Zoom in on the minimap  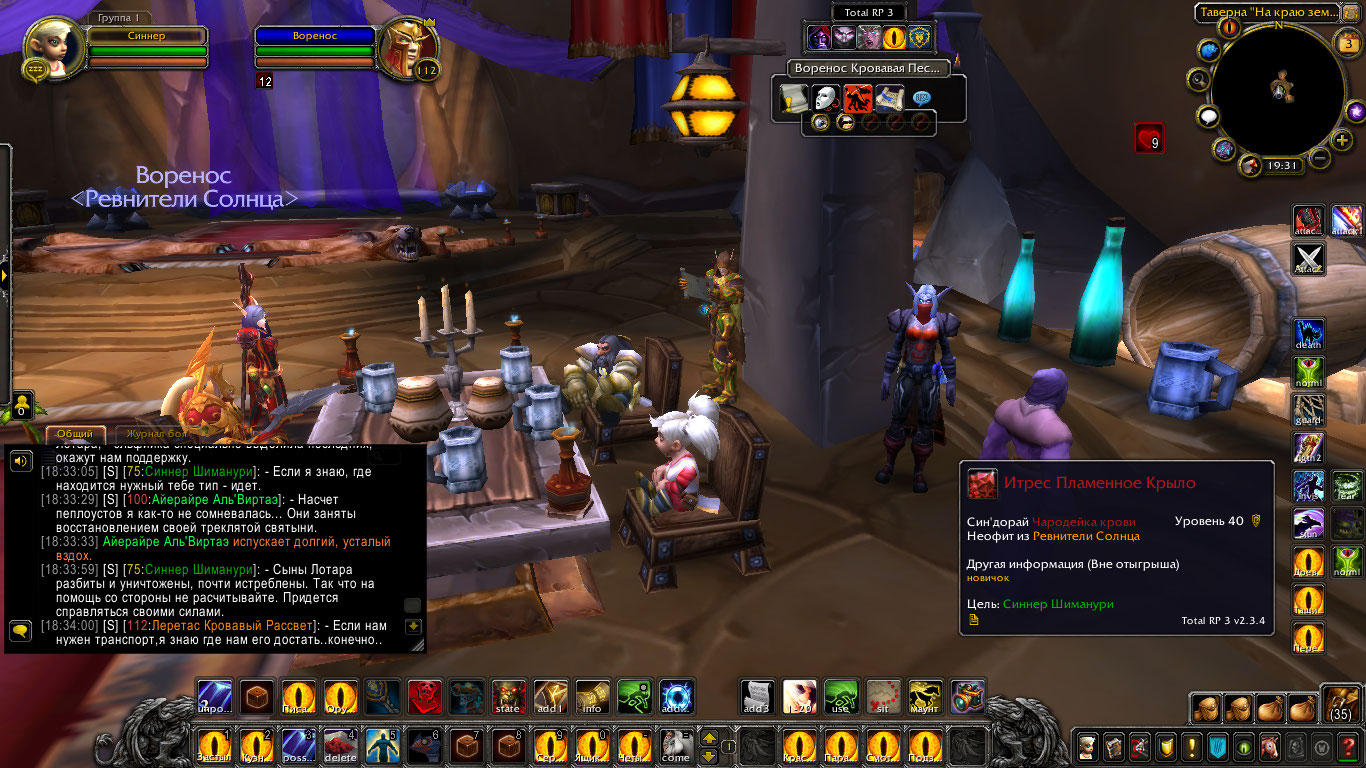click(1340, 138)
